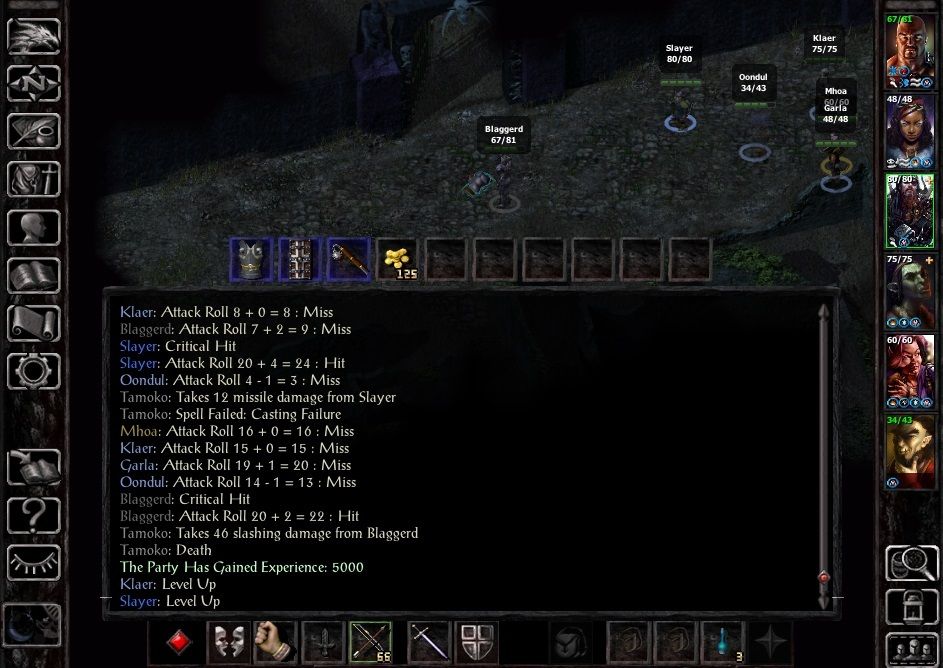Open the options menu with the gear icon
Viewport: 943px width, 668px height.
(34, 372)
